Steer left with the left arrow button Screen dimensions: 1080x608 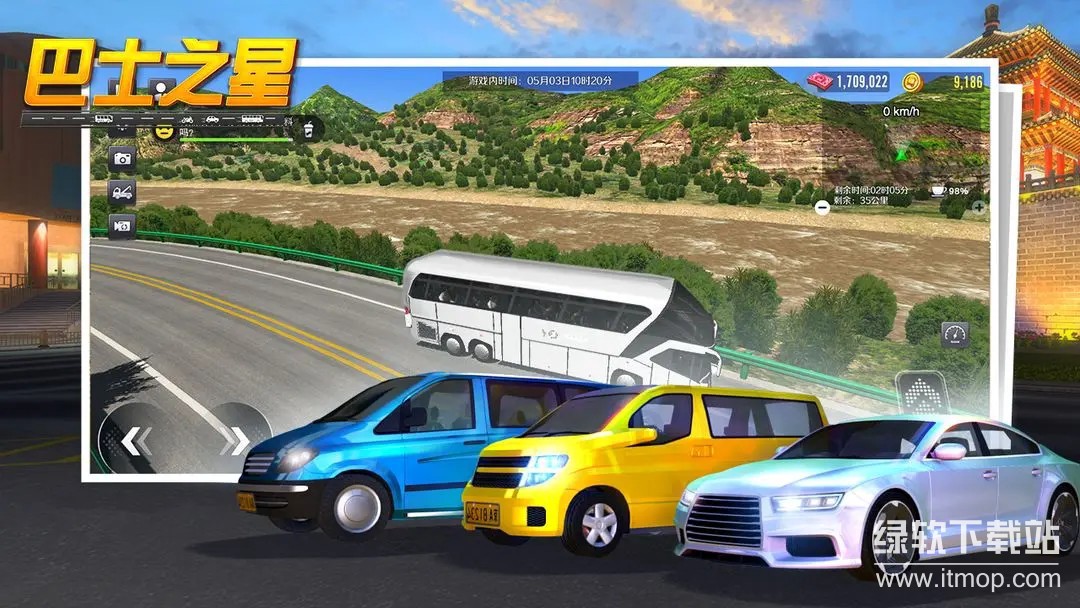click(136, 440)
